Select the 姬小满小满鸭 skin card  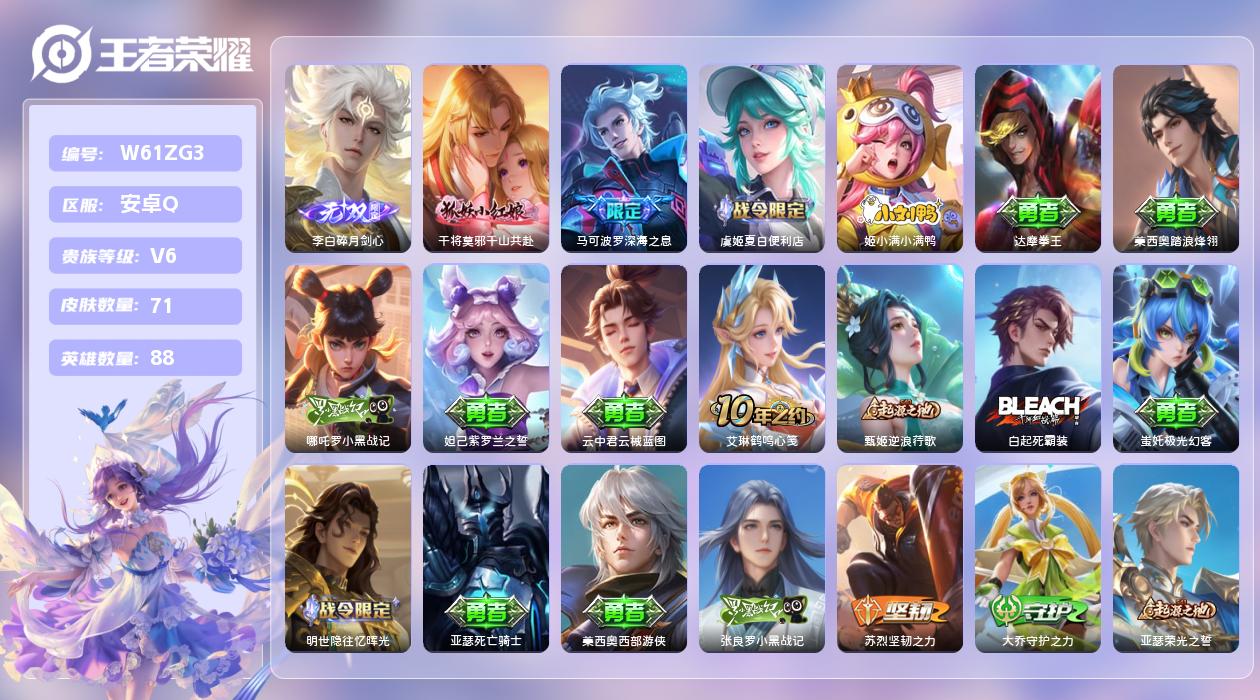pos(900,158)
